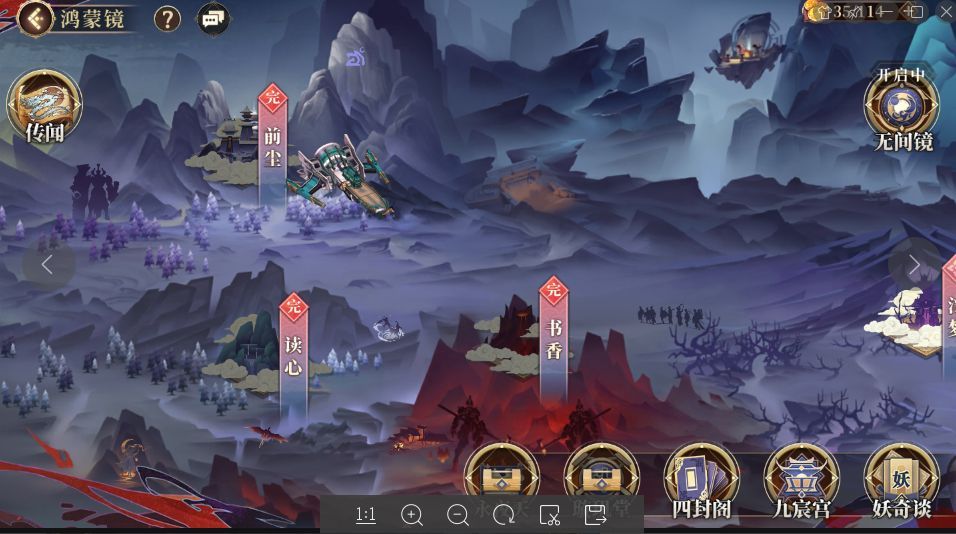
Task: Open the question mark help button
Action: 167,18
